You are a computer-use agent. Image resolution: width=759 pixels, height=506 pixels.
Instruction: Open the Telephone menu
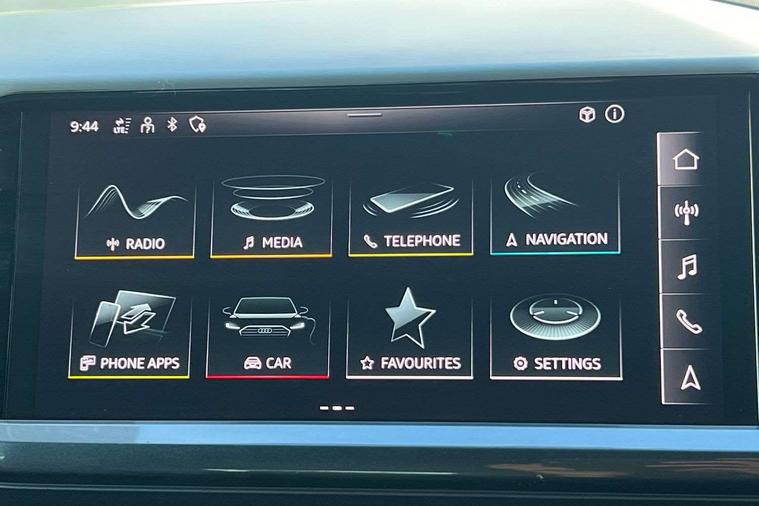click(410, 215)
